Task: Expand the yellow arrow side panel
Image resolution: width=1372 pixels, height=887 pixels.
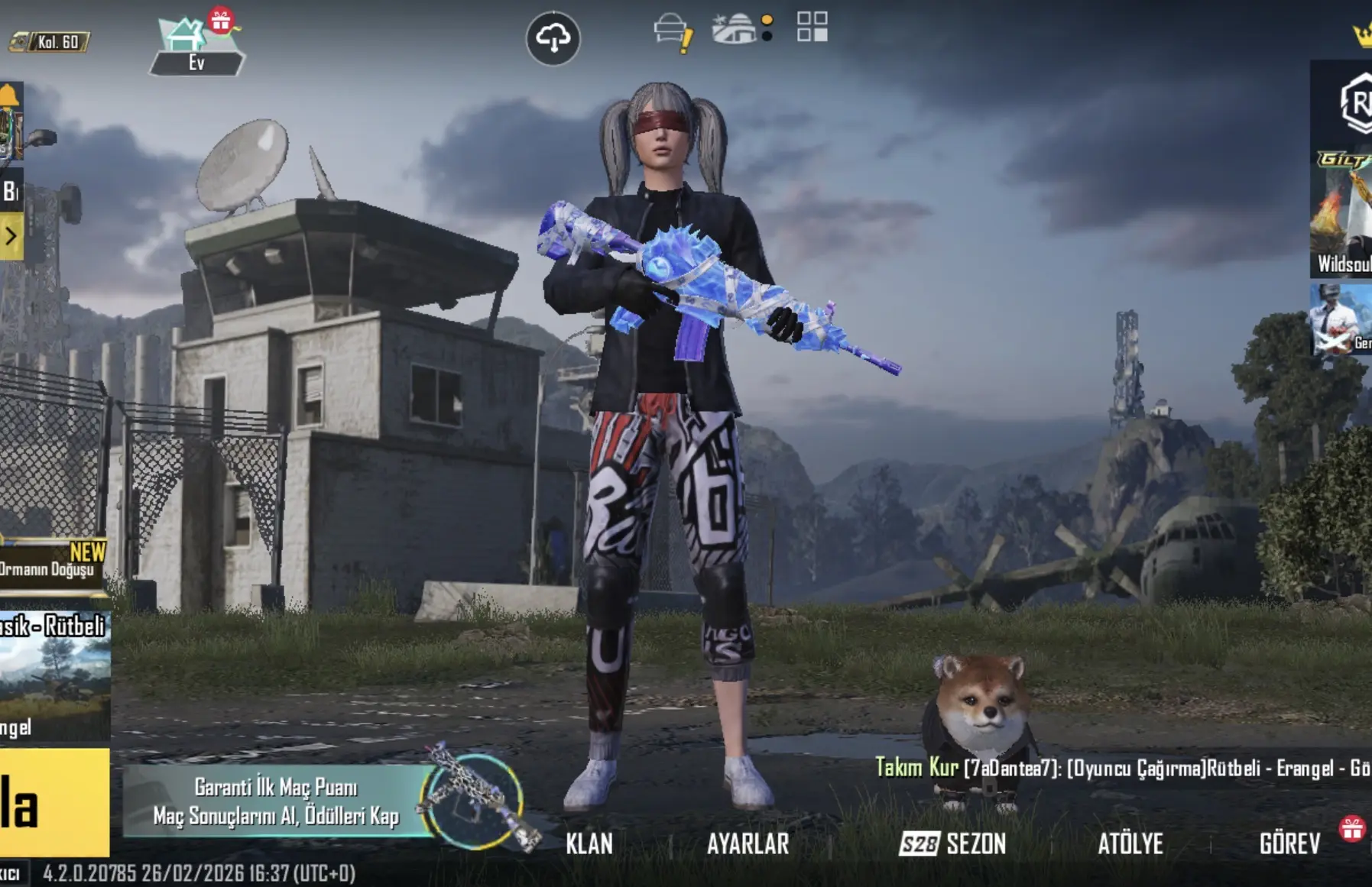Action: pos(11,236)
